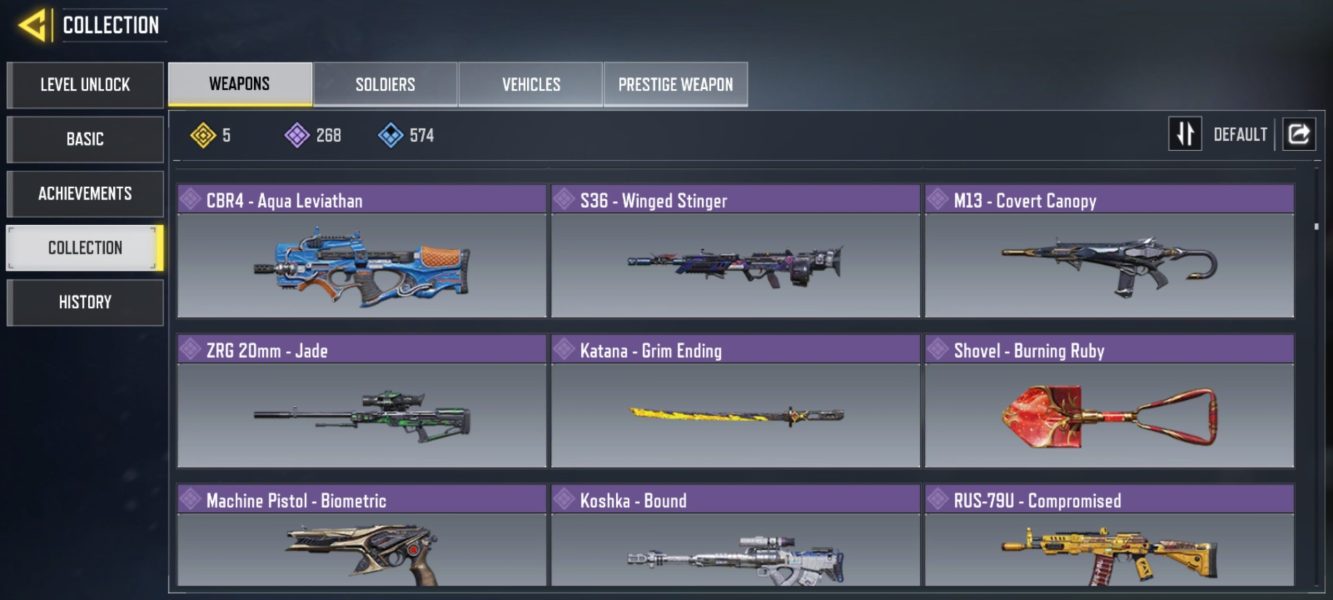This screenshot has width=1333, height=600.
Task: Select the ZRG 20mm Jade sniper
Action: [x=361, y=414]
